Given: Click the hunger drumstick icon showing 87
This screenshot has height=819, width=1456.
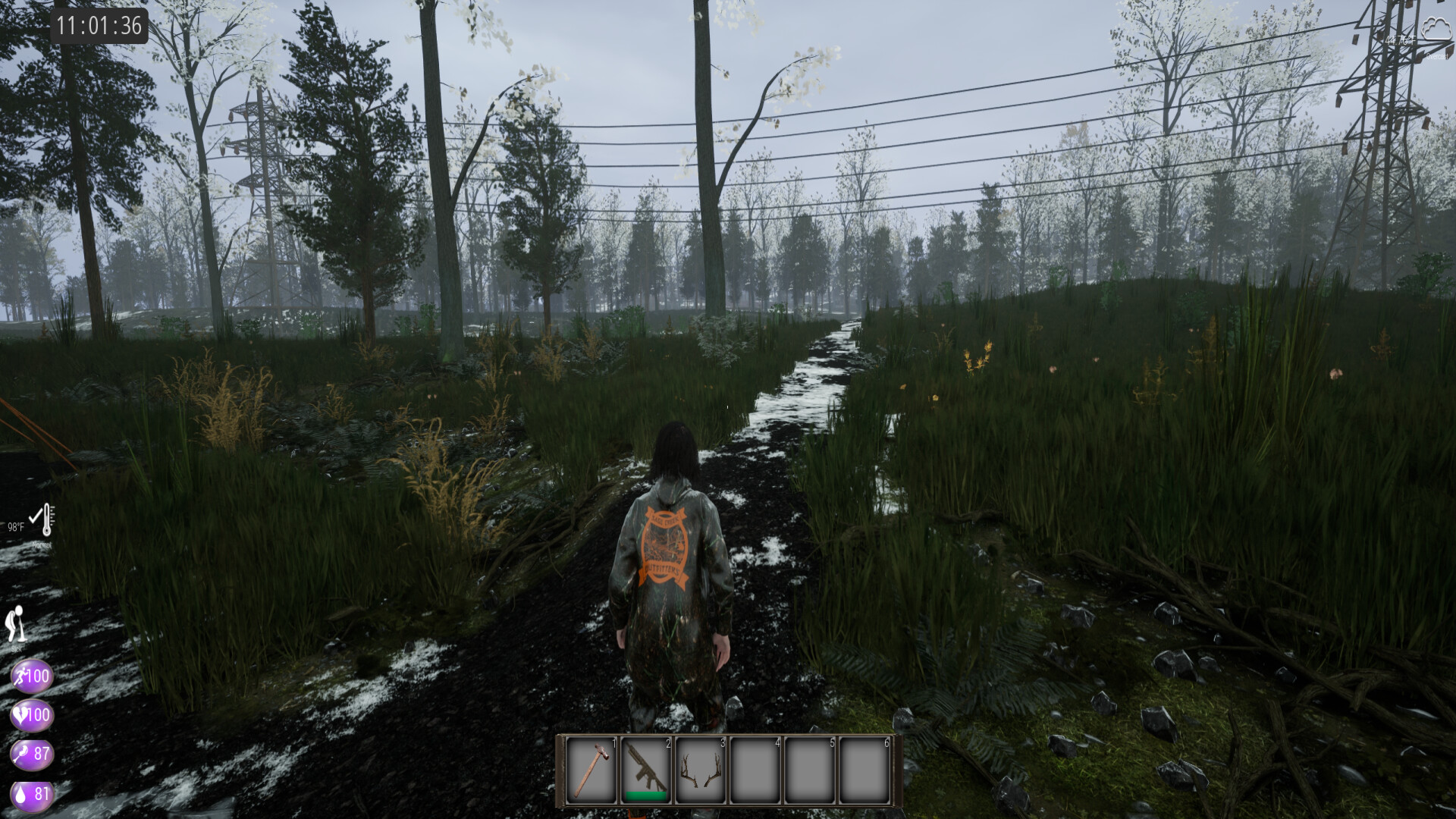Looking at the screenshot, I should [32, 755].
